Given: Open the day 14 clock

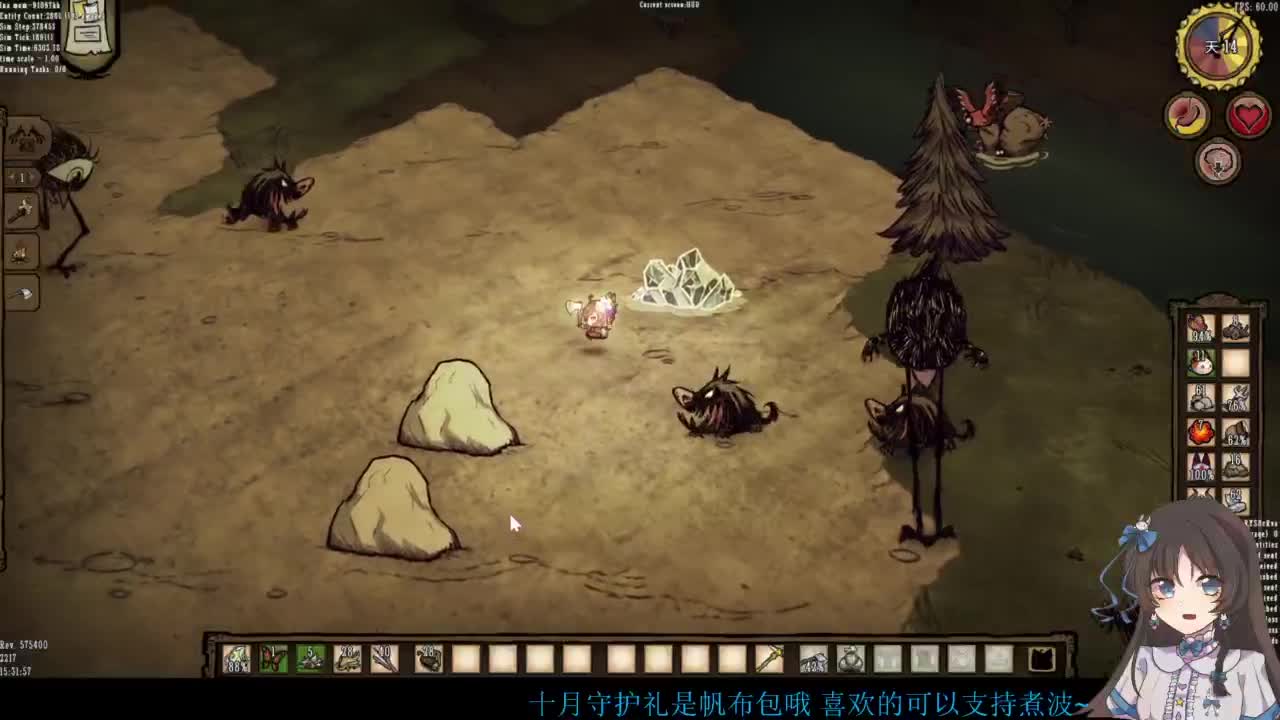Looking at the screenshot, I should 1219,46.
